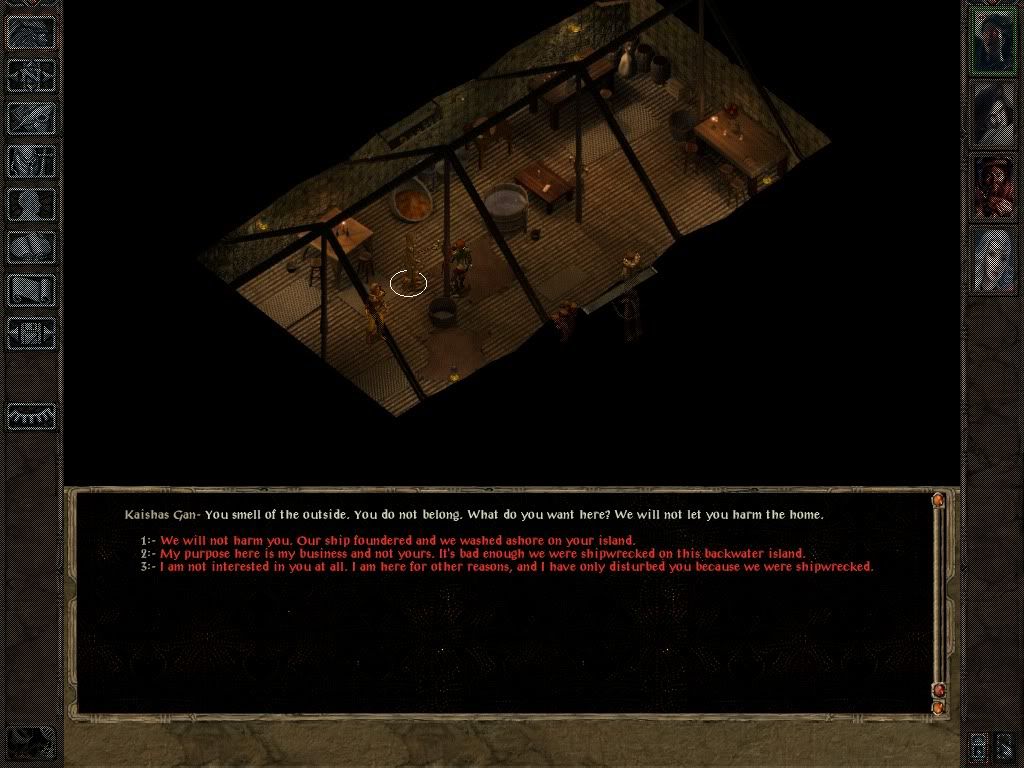Open the area map with the compass icon
1024x768 pixels.
(32, 75)
